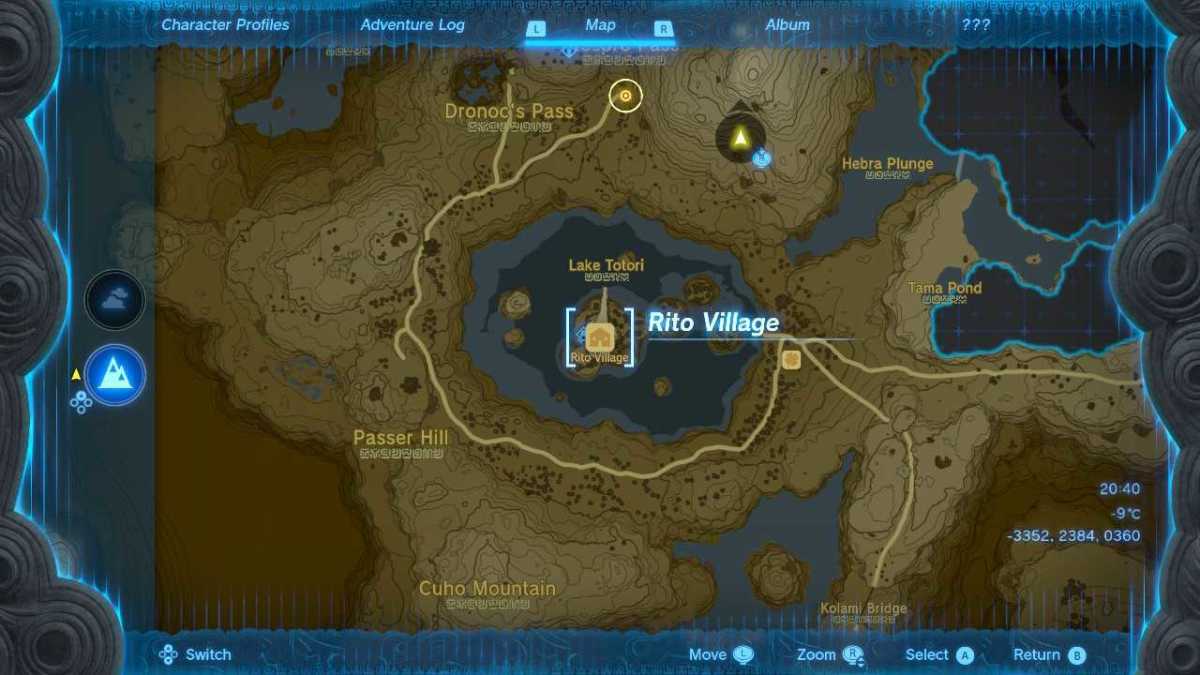Select the surface layer mountain icon

115,374
